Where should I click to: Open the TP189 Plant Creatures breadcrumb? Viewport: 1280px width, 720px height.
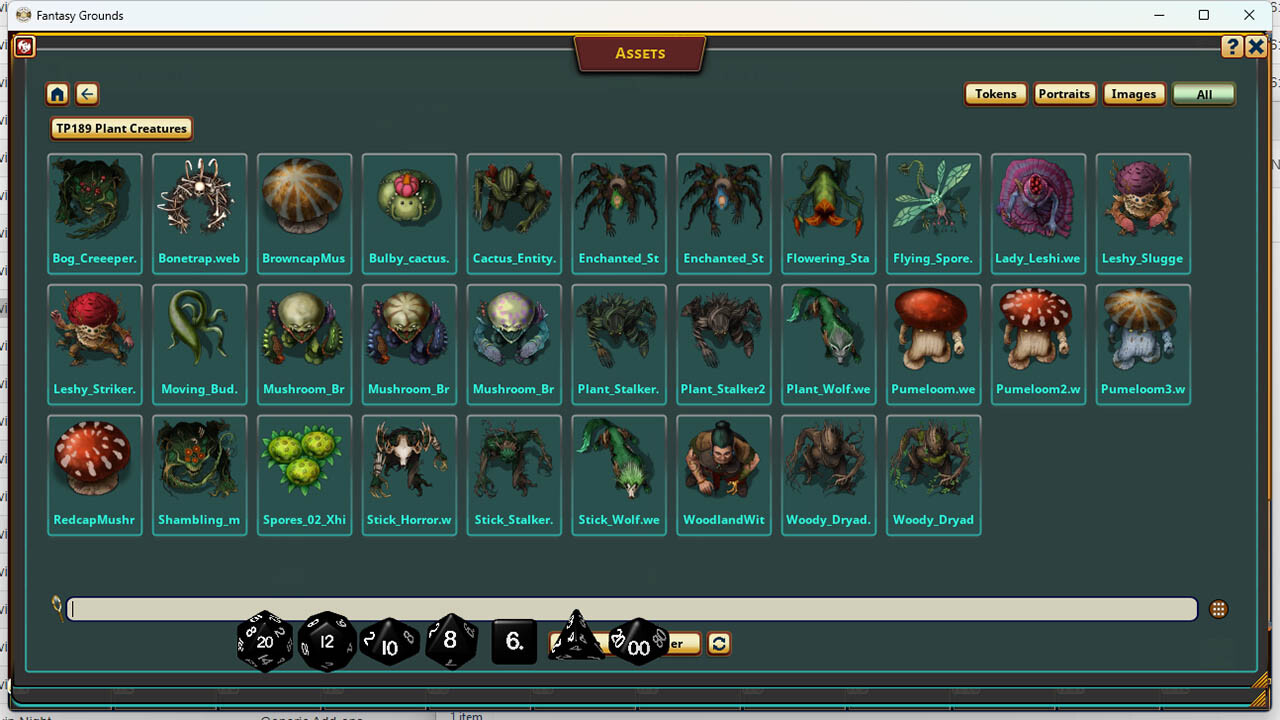click(x=120, y=128)
